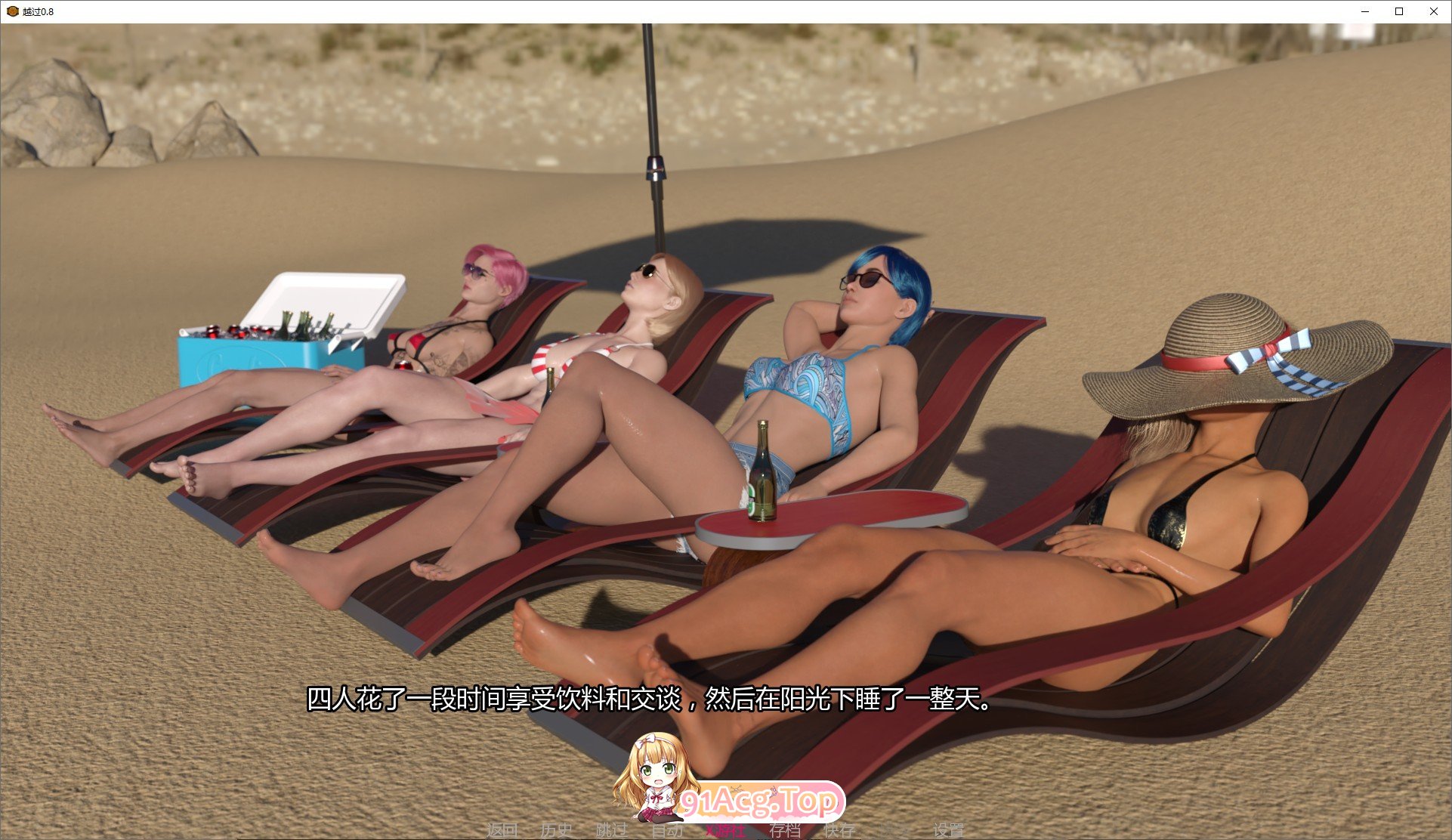This screenshot has width=1452, height=840.
Task: Open the 设置 settings screen
Action: coord(950,829)
